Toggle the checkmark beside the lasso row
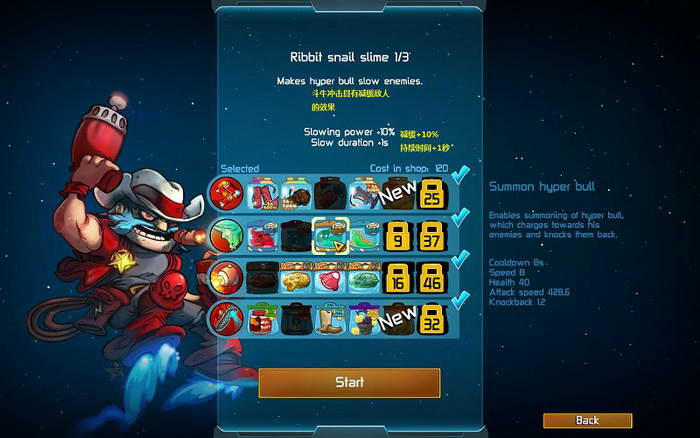The height and width of the screenshot is (438, 700). [460, 302]
